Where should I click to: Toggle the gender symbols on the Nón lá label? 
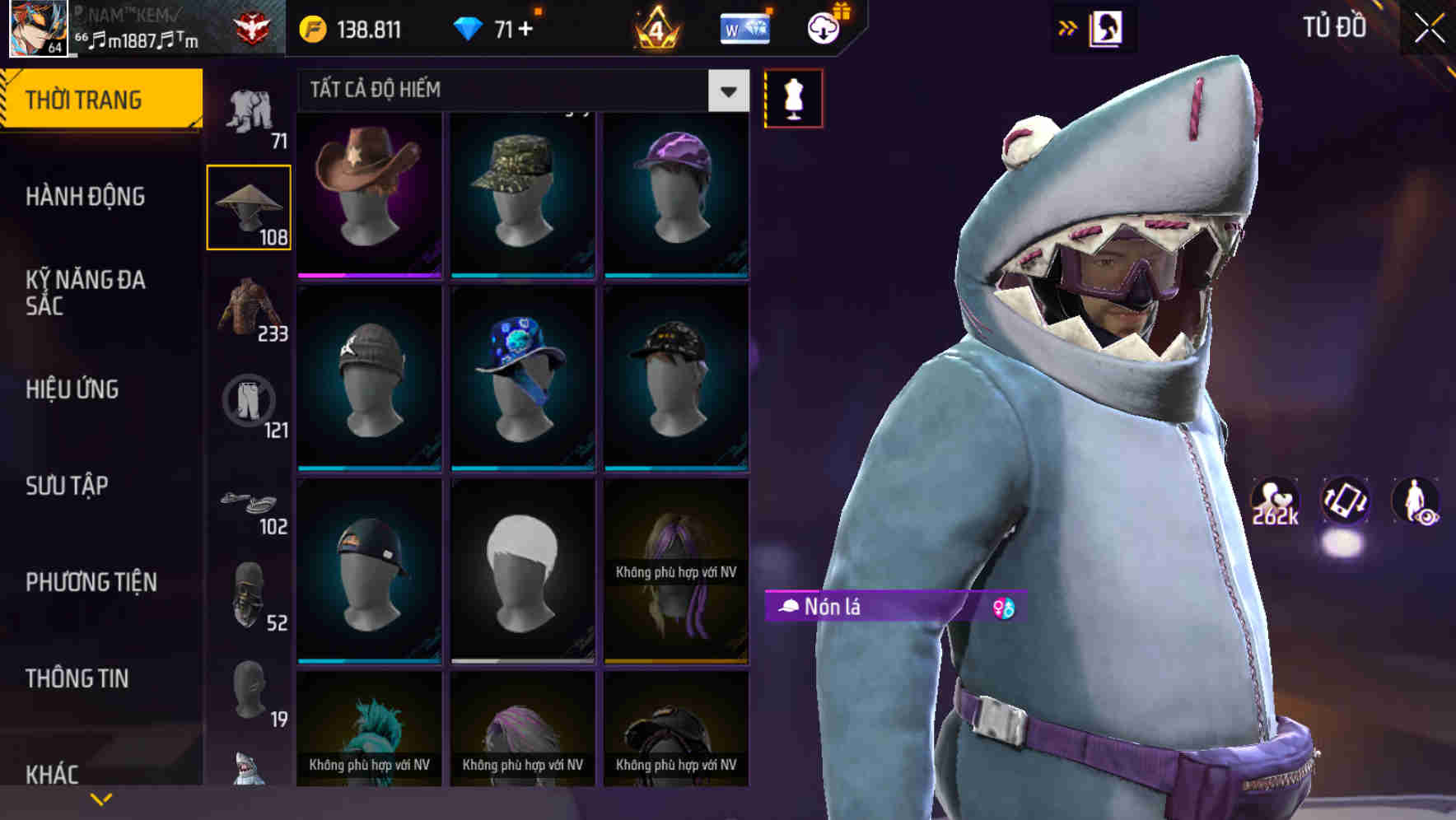click(1001, 607)
